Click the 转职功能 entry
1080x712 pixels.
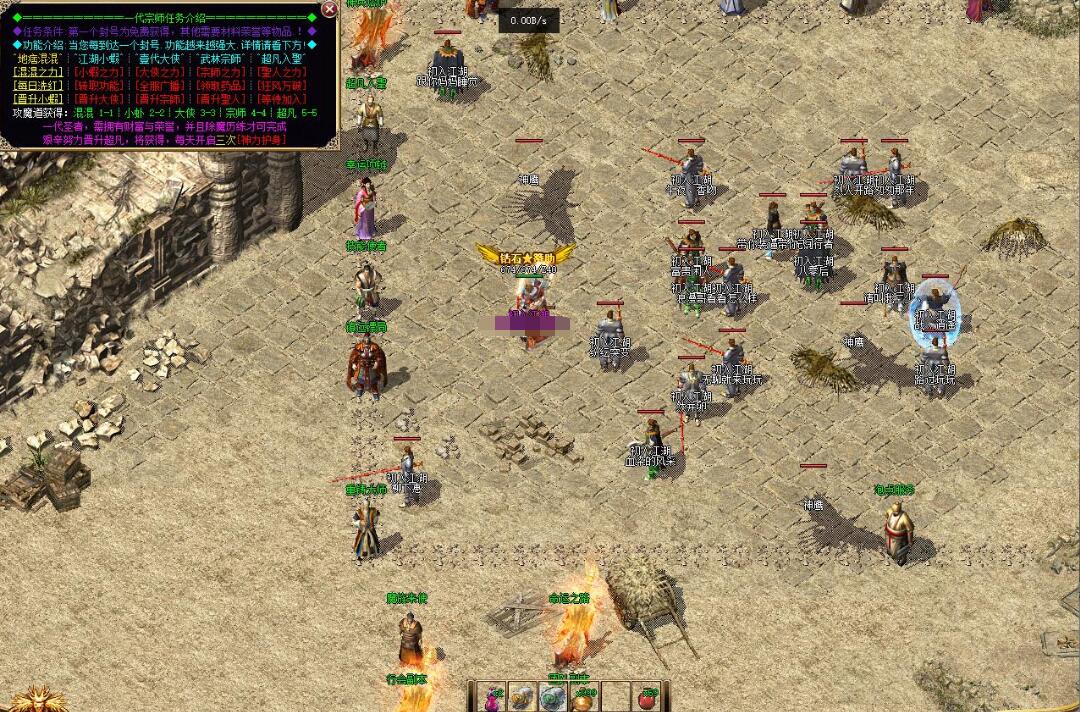[98, 85]
